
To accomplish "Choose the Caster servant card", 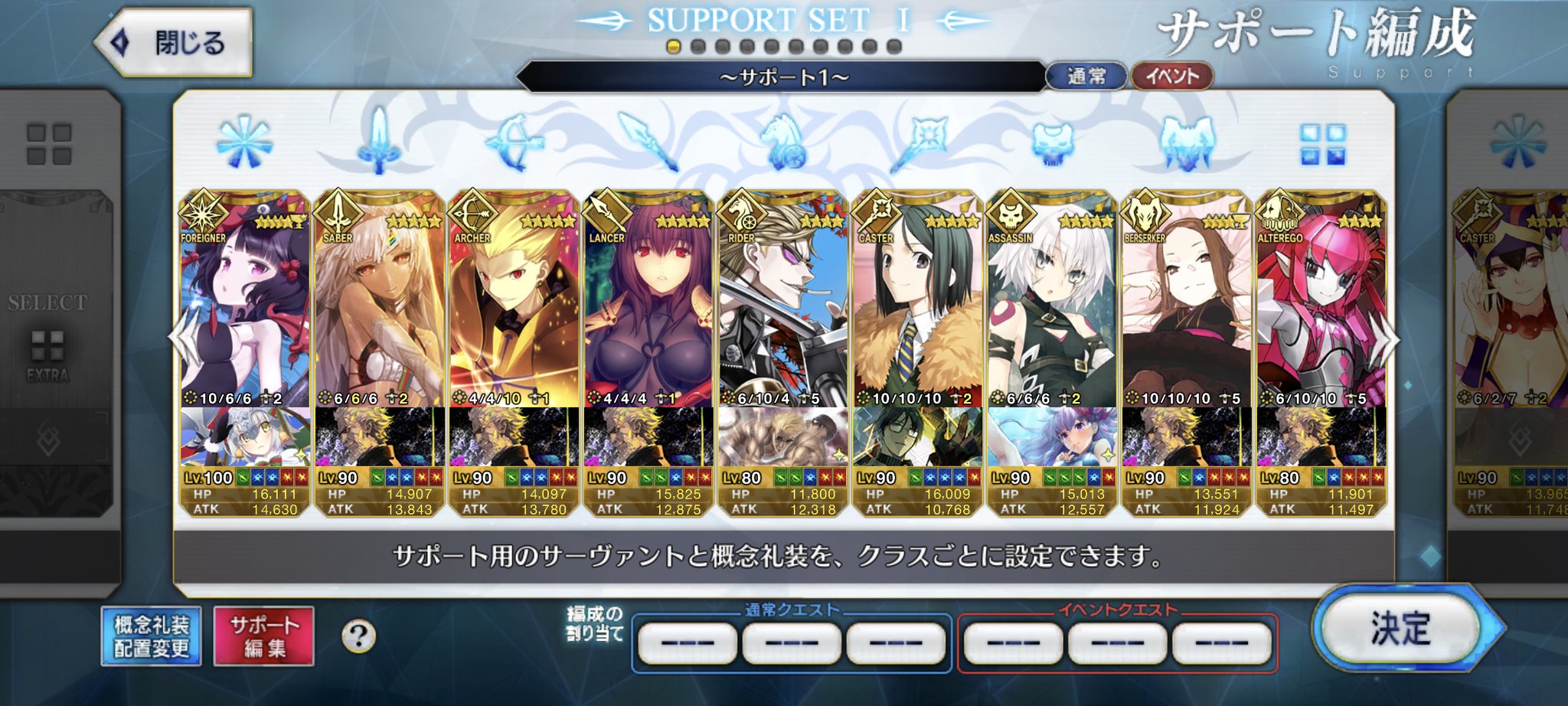I will [x=917, y=306].
